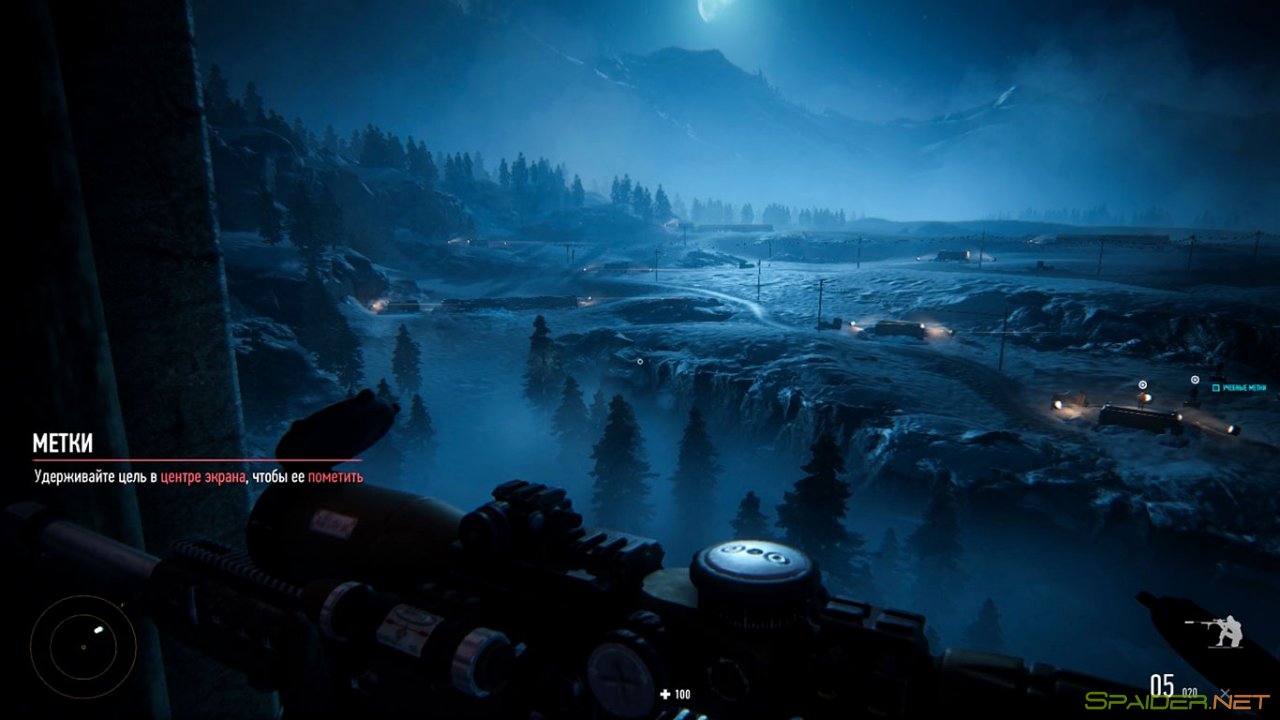Click the crosshair dot at screen center

point(639,361)
